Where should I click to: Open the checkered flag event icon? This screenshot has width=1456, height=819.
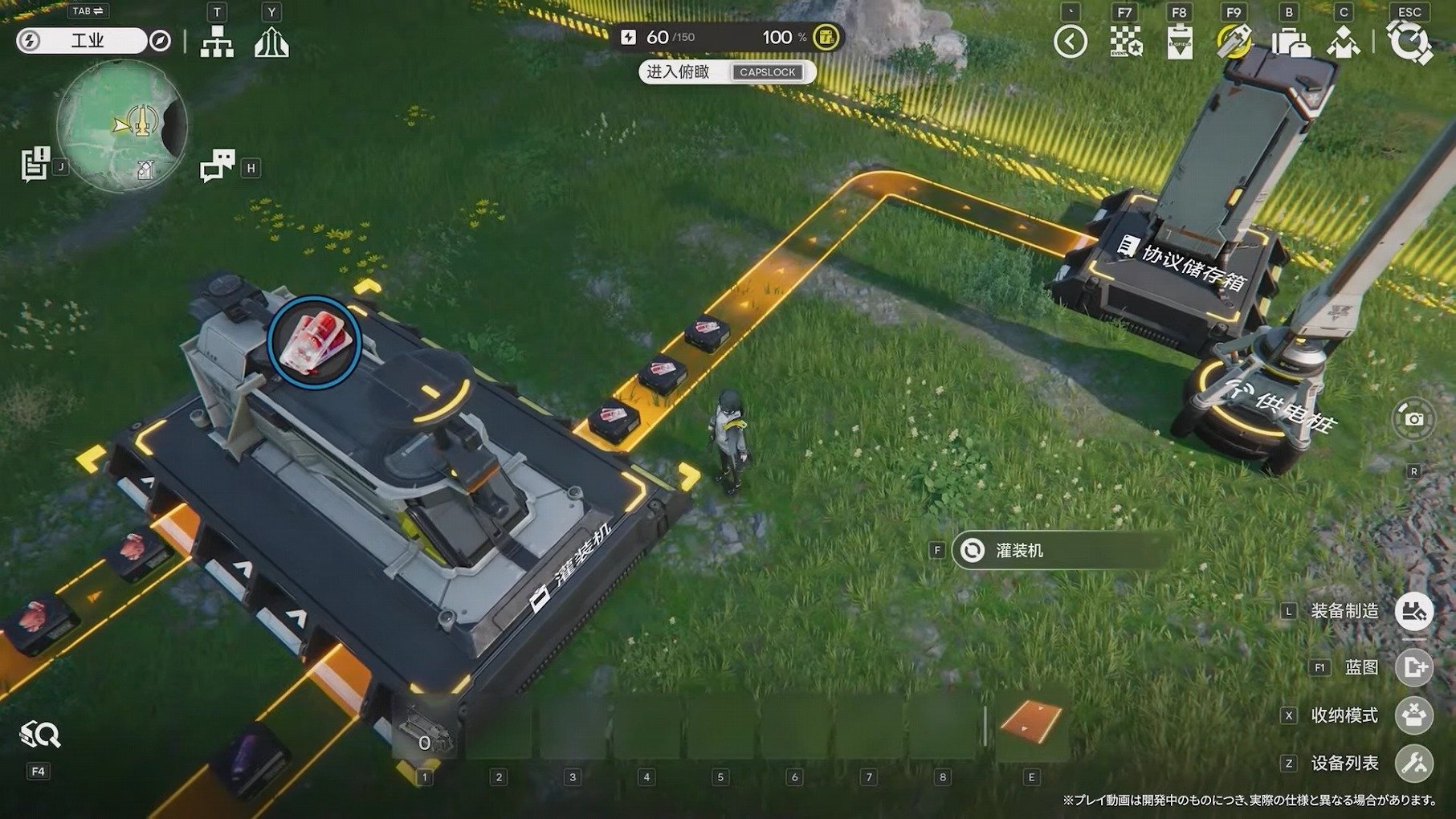pos(1125,42)
